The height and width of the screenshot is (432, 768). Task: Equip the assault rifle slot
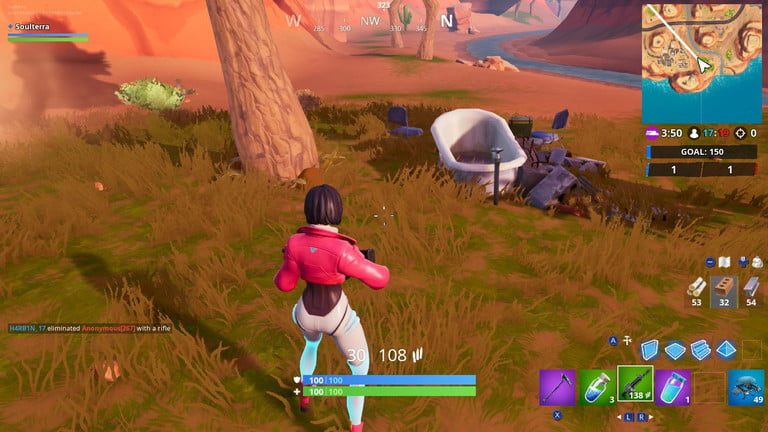pos(635,385)
